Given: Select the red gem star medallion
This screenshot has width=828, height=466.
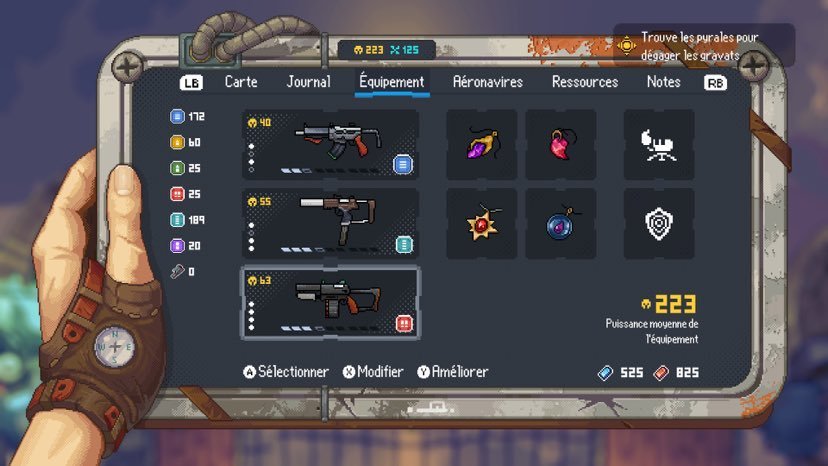Looking at the screenshot, I should click(x=482, y=224).
